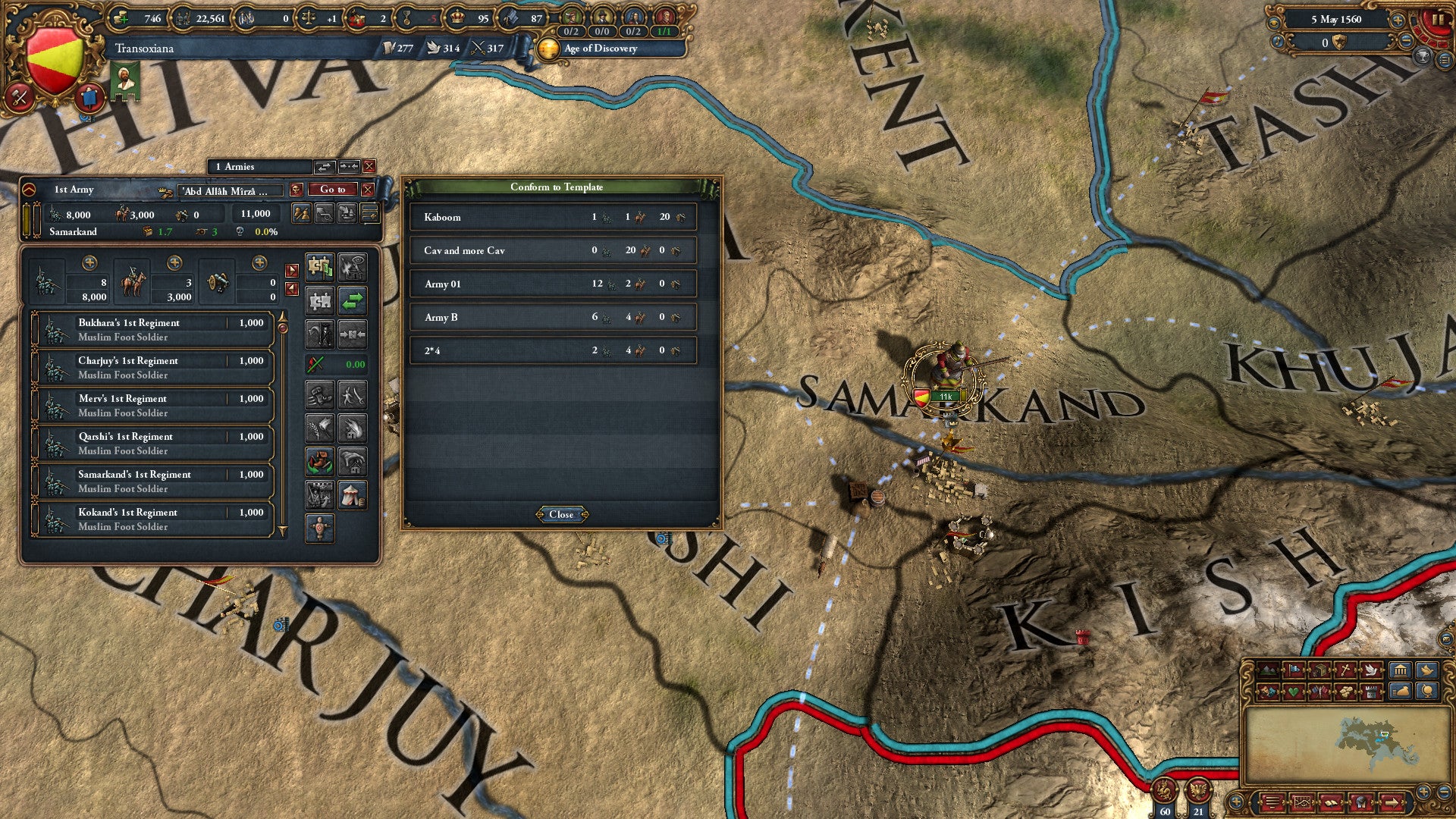Click the trade mapmode icon
Screen dimensions: 1456x819
click(x=1319, y=670)
